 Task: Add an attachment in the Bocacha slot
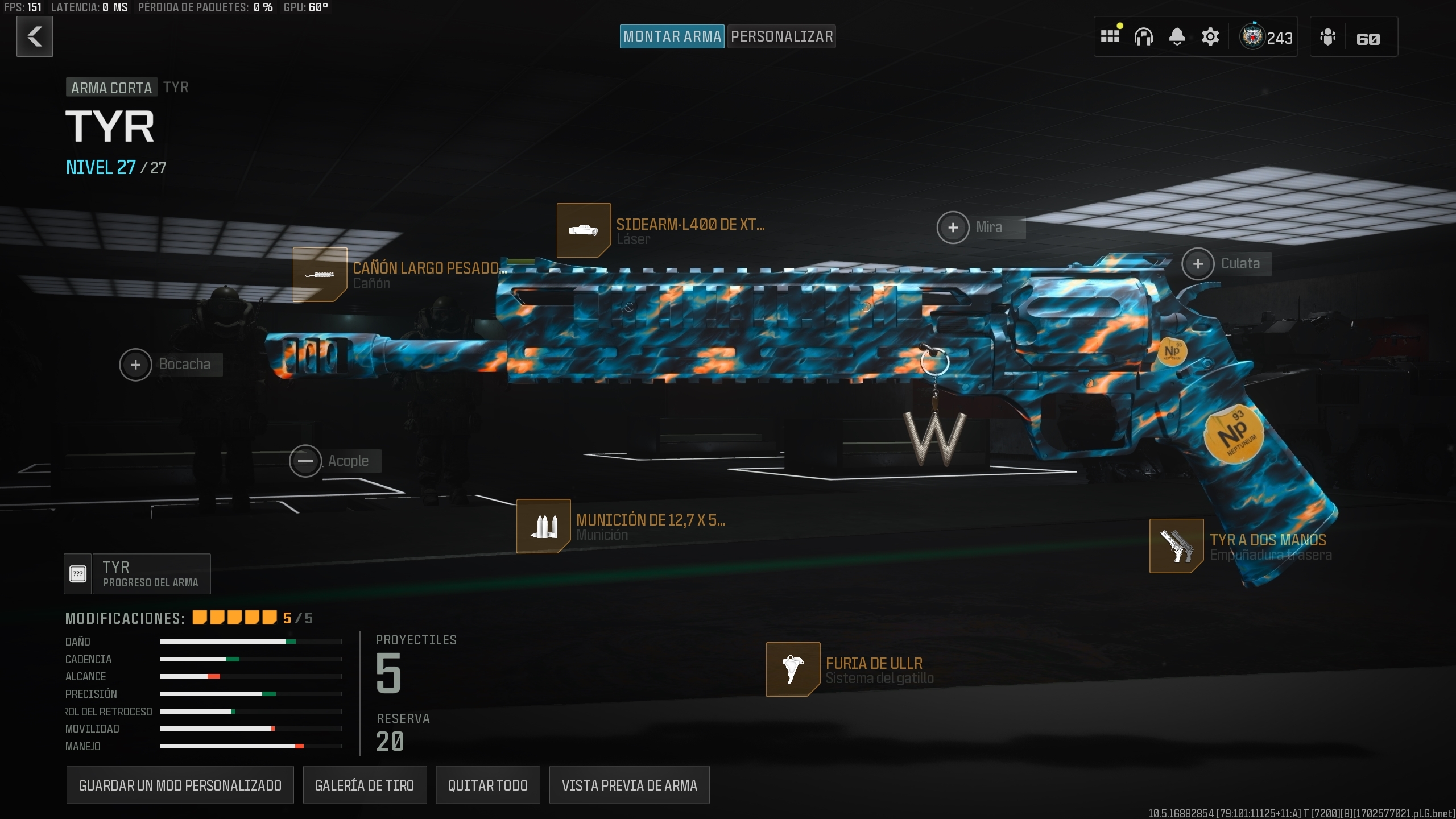(x=135, y=365)
